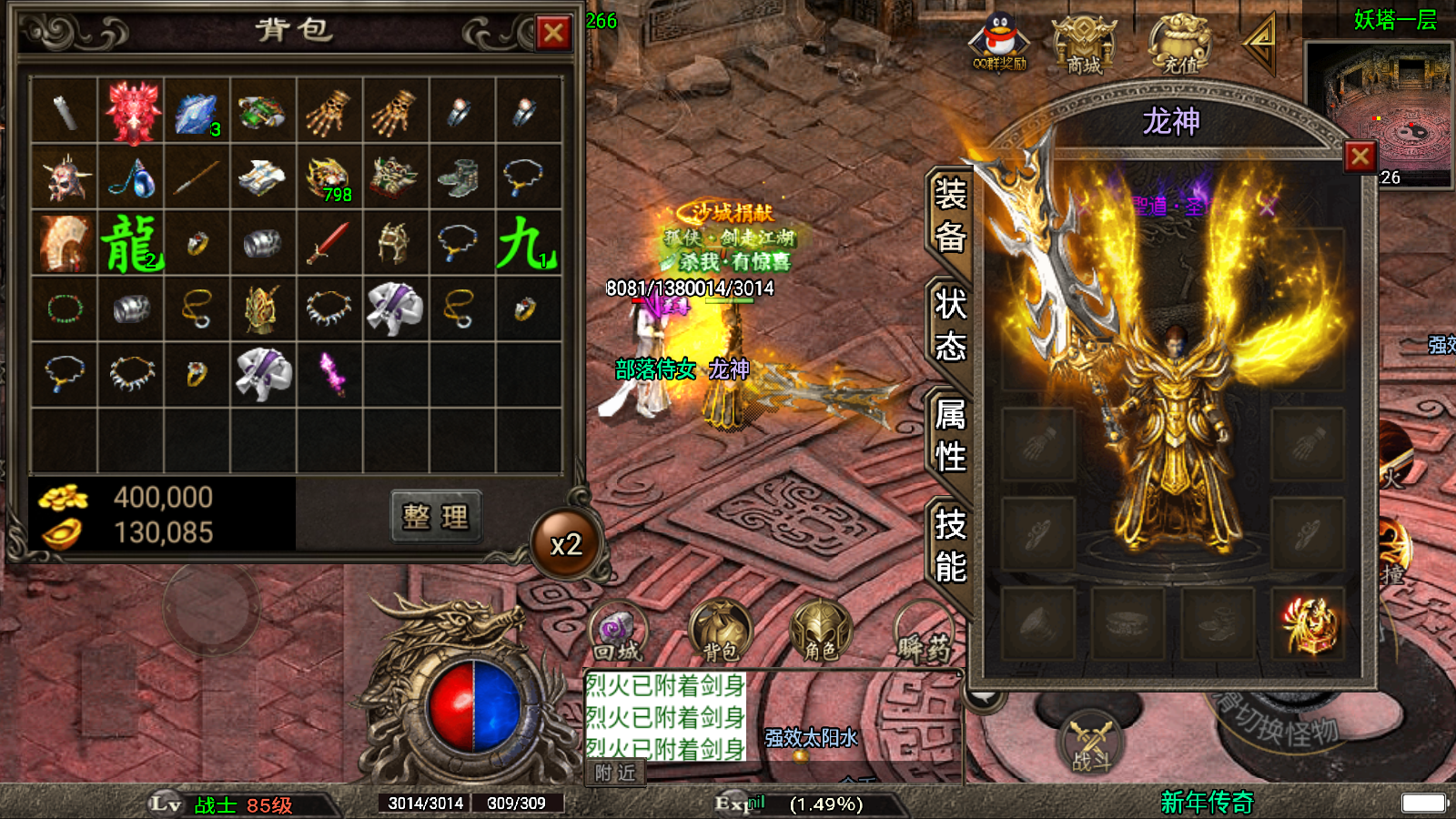Close the 龙神 character panel
The image size is (1456, 819).
click(1360, 157)
